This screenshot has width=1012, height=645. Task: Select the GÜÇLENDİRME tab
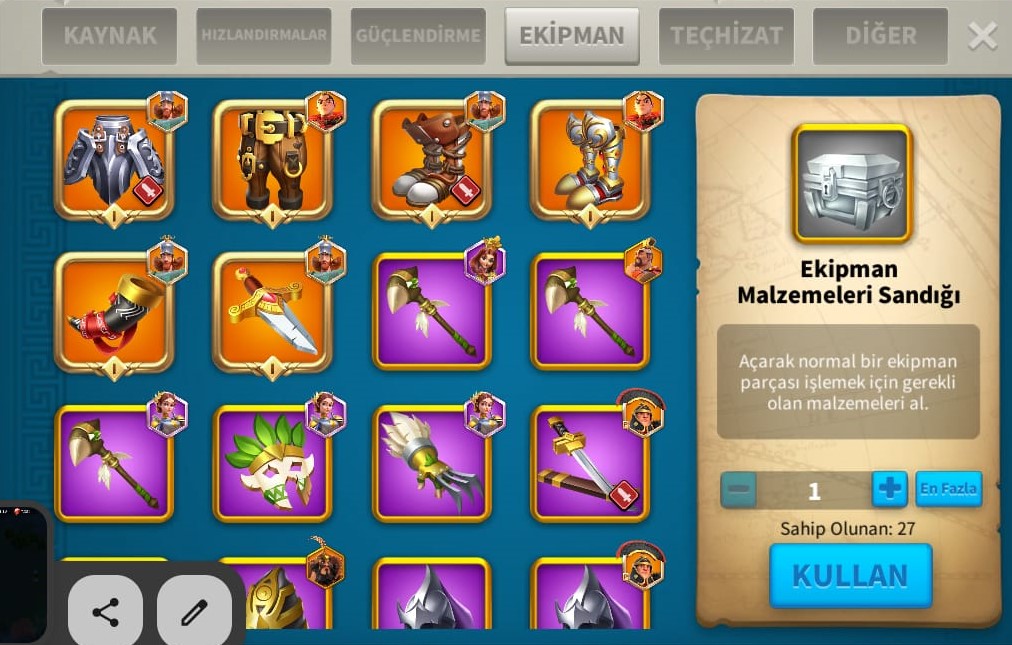click(418, 36)
